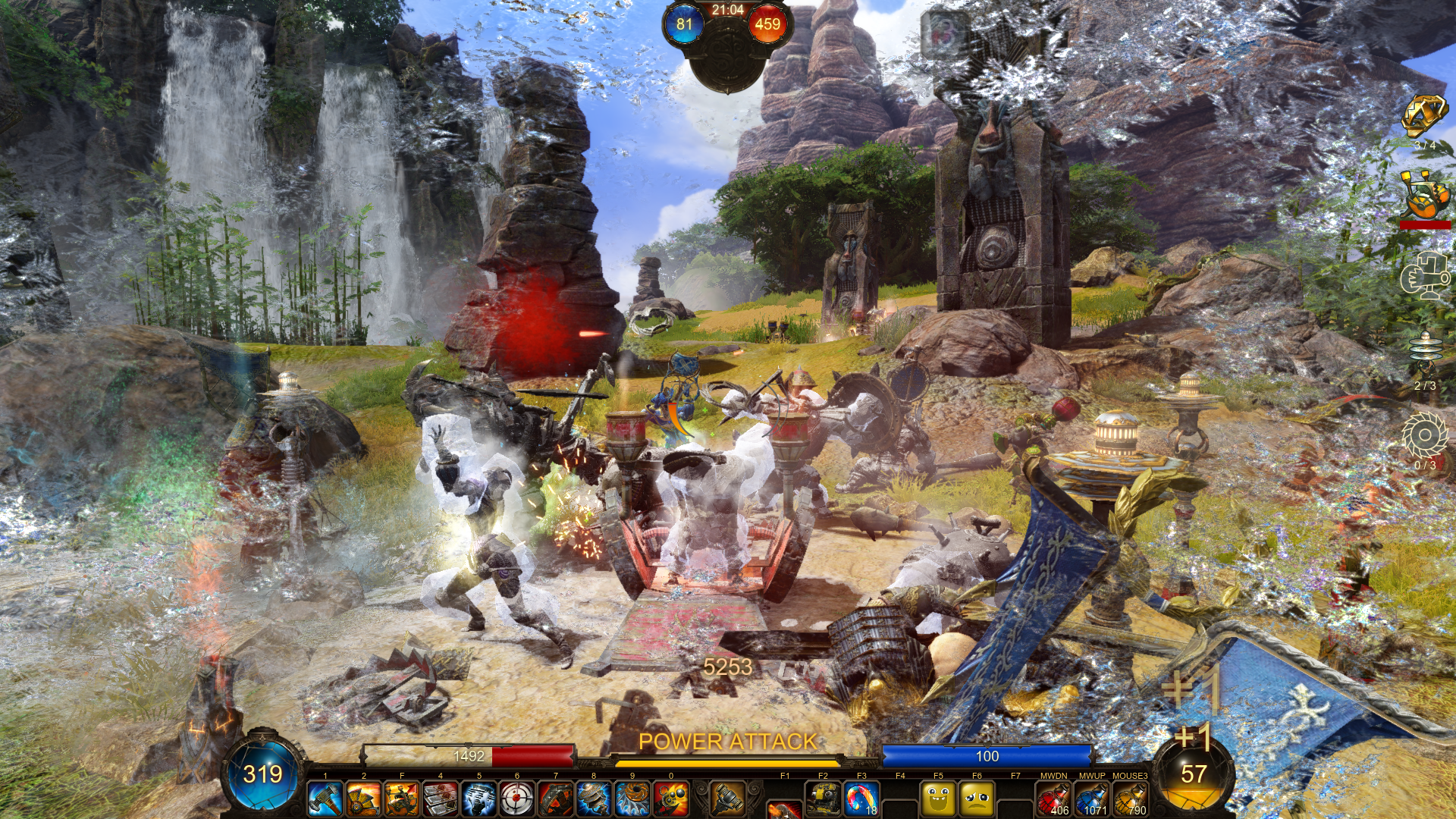Screen dimensions: 1456x819
Task: Trigger the siege cart ability
Action: 402,799
